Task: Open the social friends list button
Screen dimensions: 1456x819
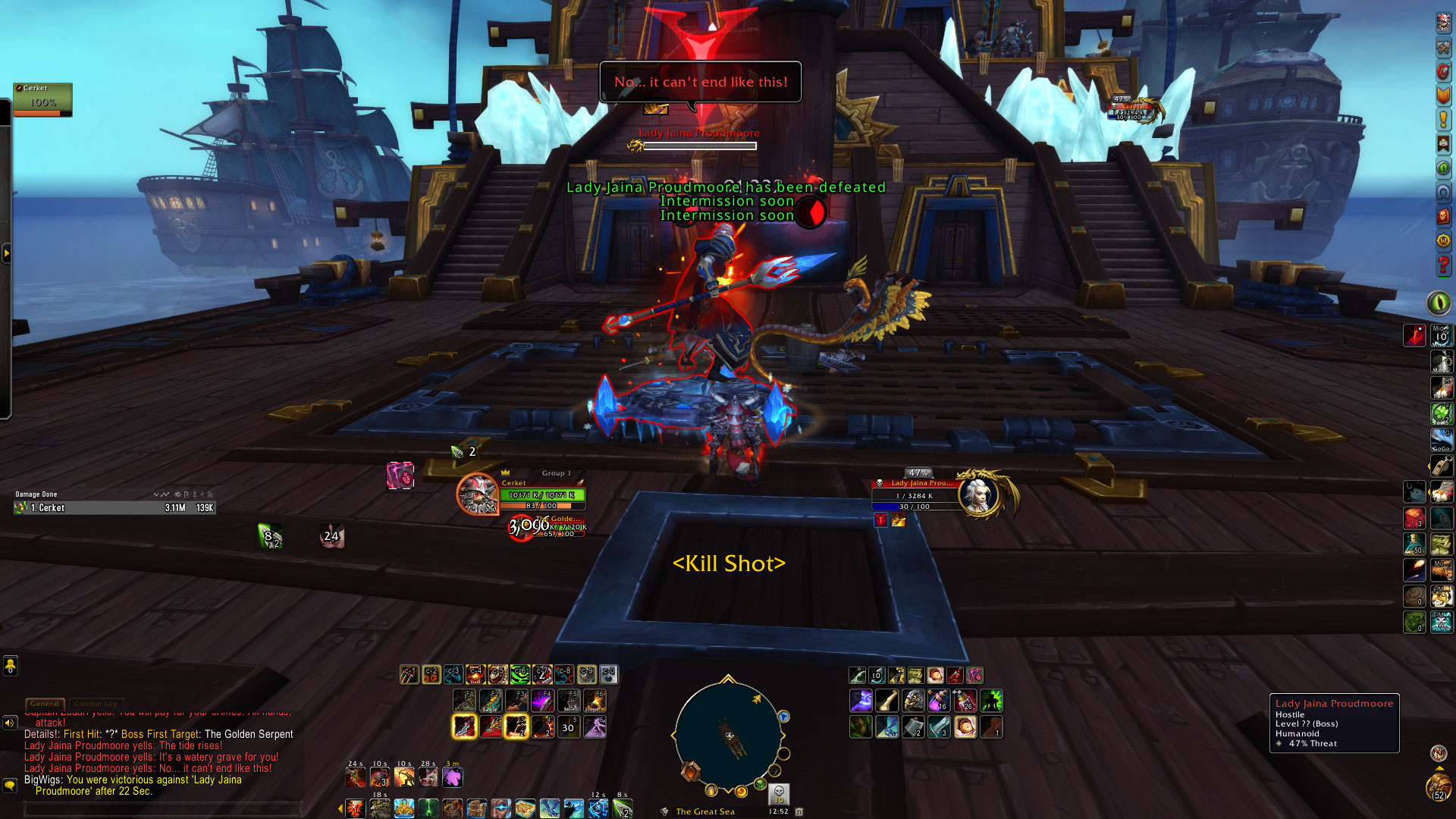Action: pyautogui.click(x=10, y=666)
